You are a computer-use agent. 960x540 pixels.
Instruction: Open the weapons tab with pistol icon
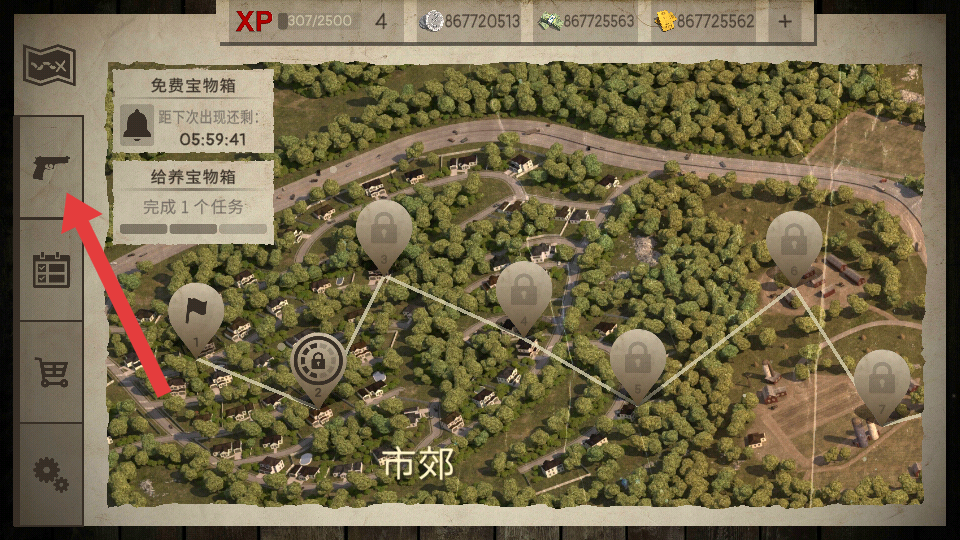[47, 167]
